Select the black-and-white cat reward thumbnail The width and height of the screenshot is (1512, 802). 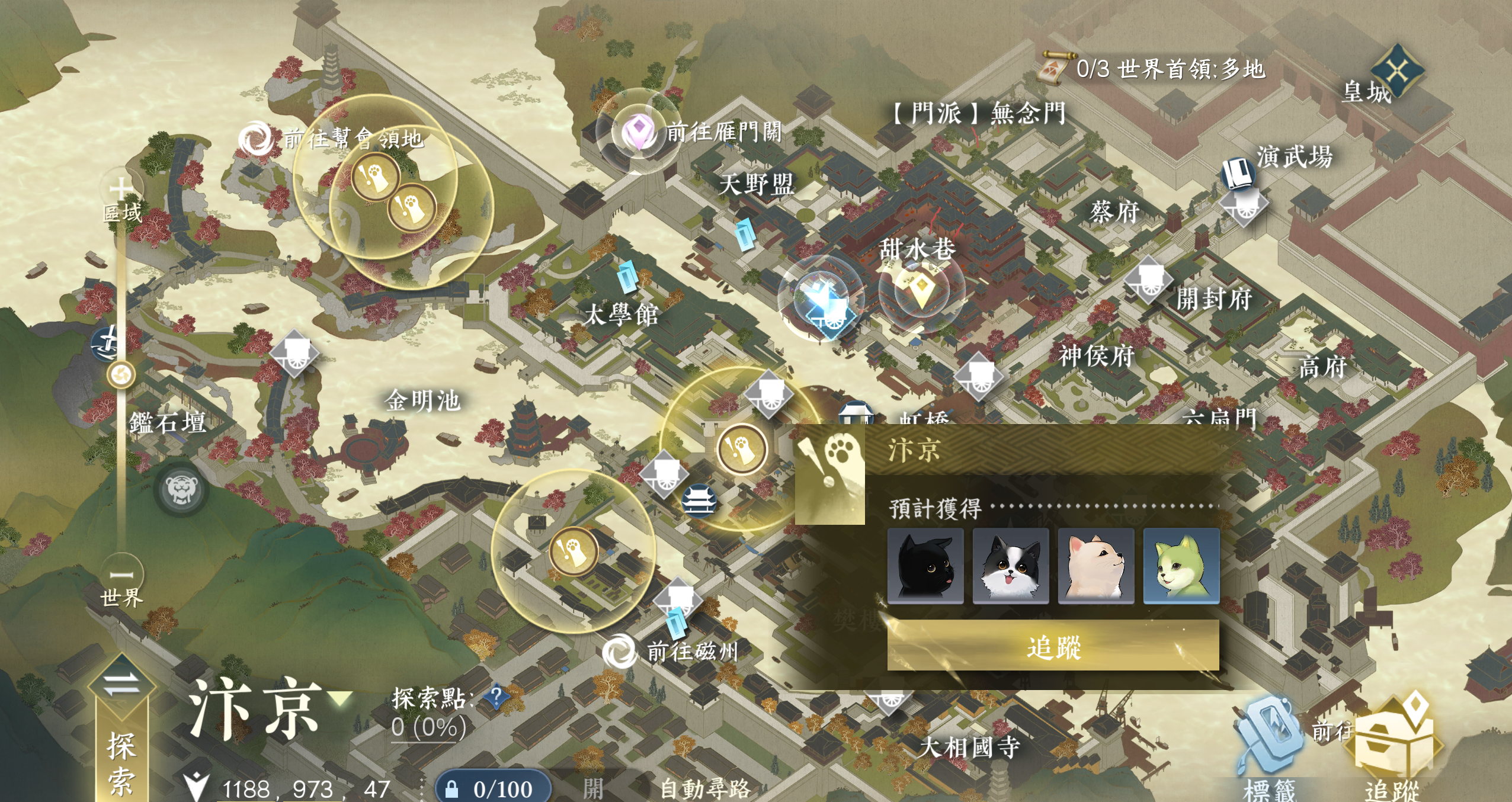pos(1011,566)
